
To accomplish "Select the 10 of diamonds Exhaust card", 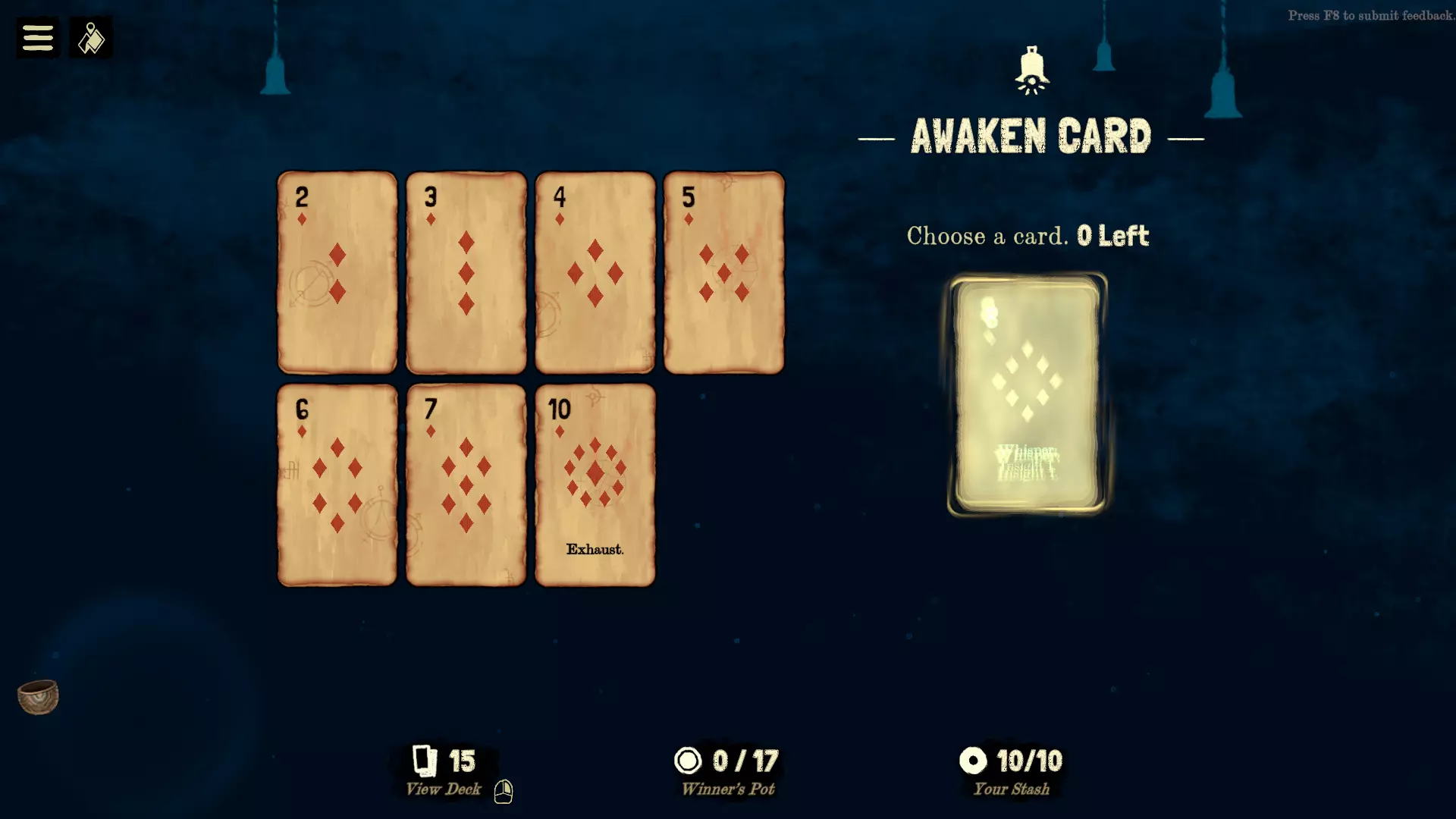I will [595, 485].
